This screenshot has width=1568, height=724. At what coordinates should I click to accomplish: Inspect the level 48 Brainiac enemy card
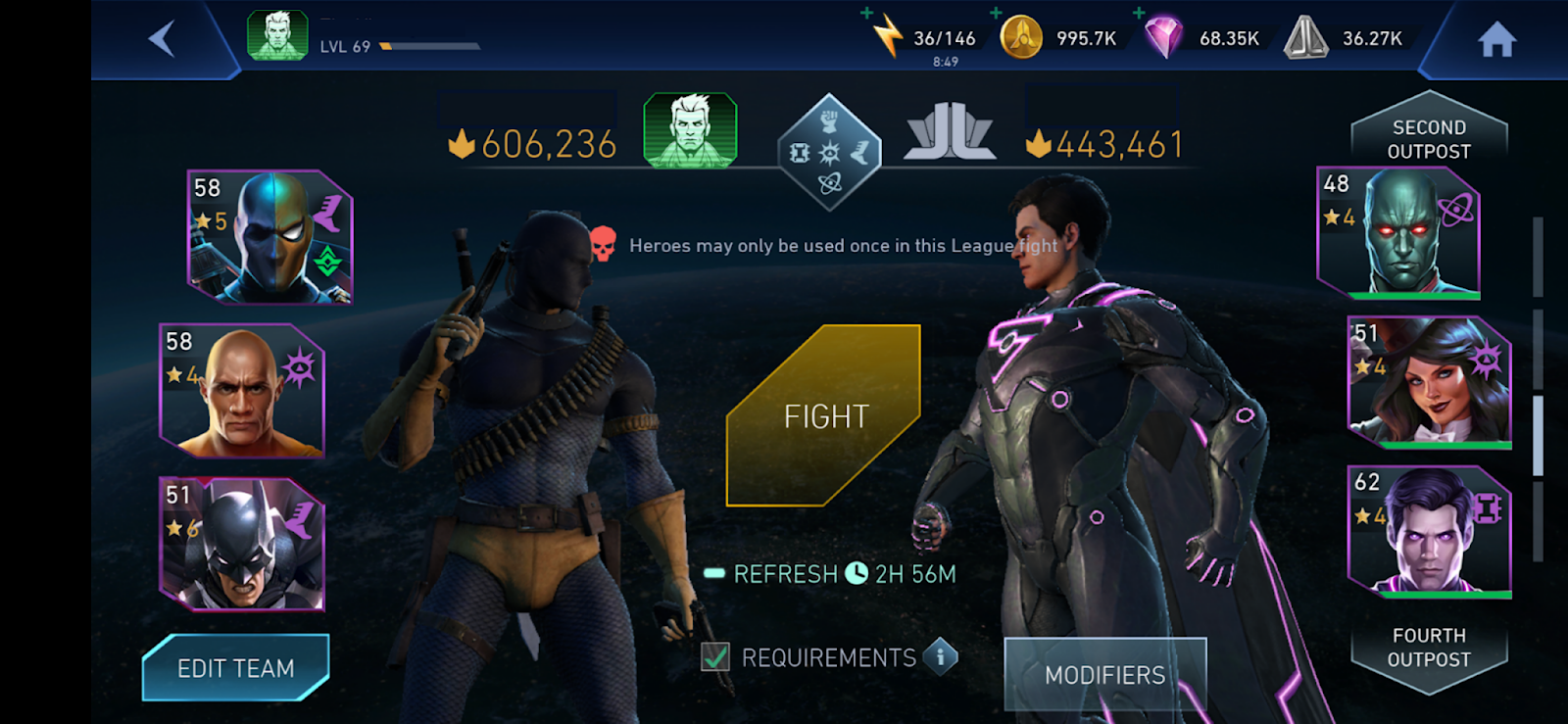[x=1398, y=232]
